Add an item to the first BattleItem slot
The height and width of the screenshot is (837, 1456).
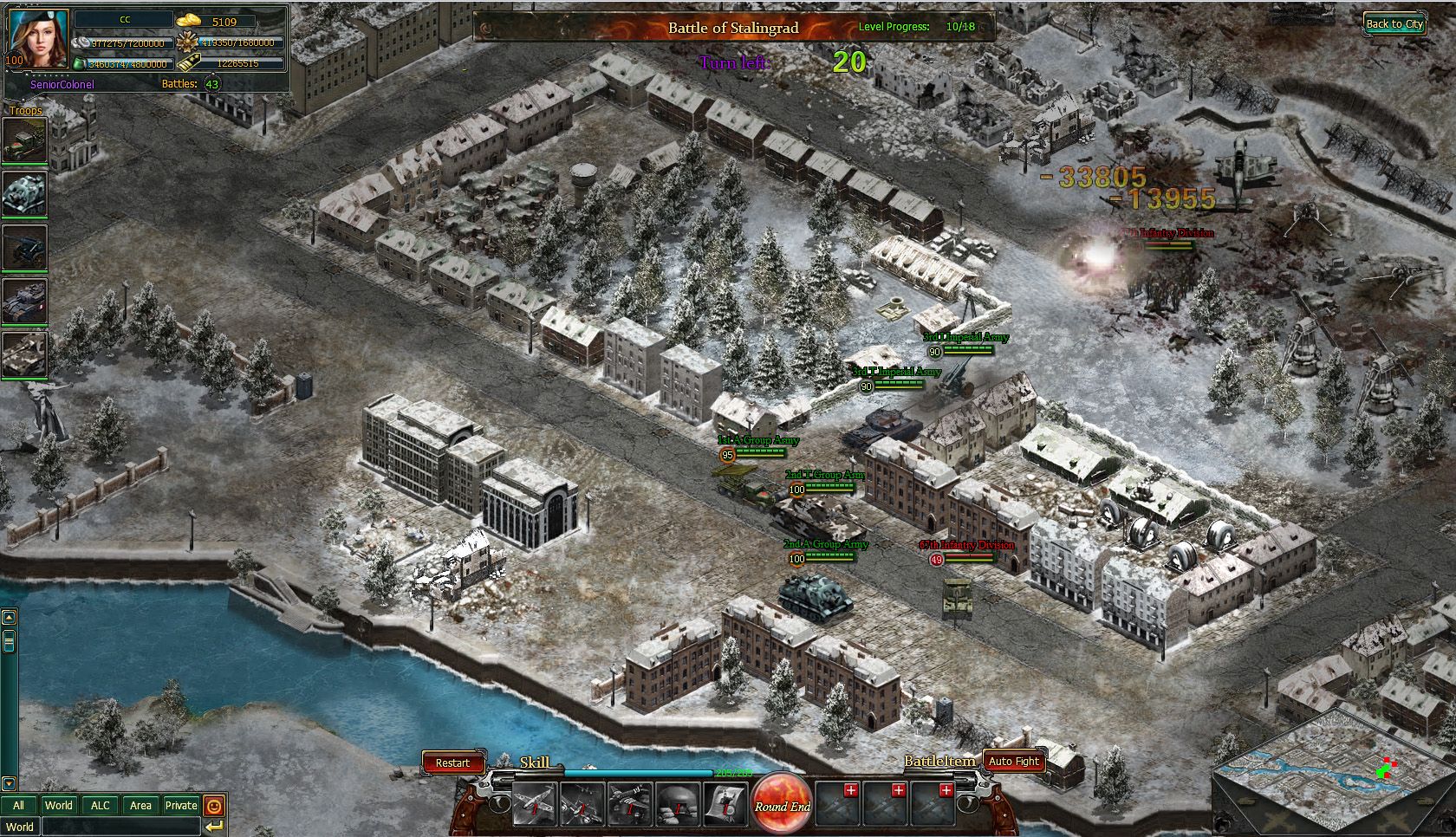click(851, 790)
